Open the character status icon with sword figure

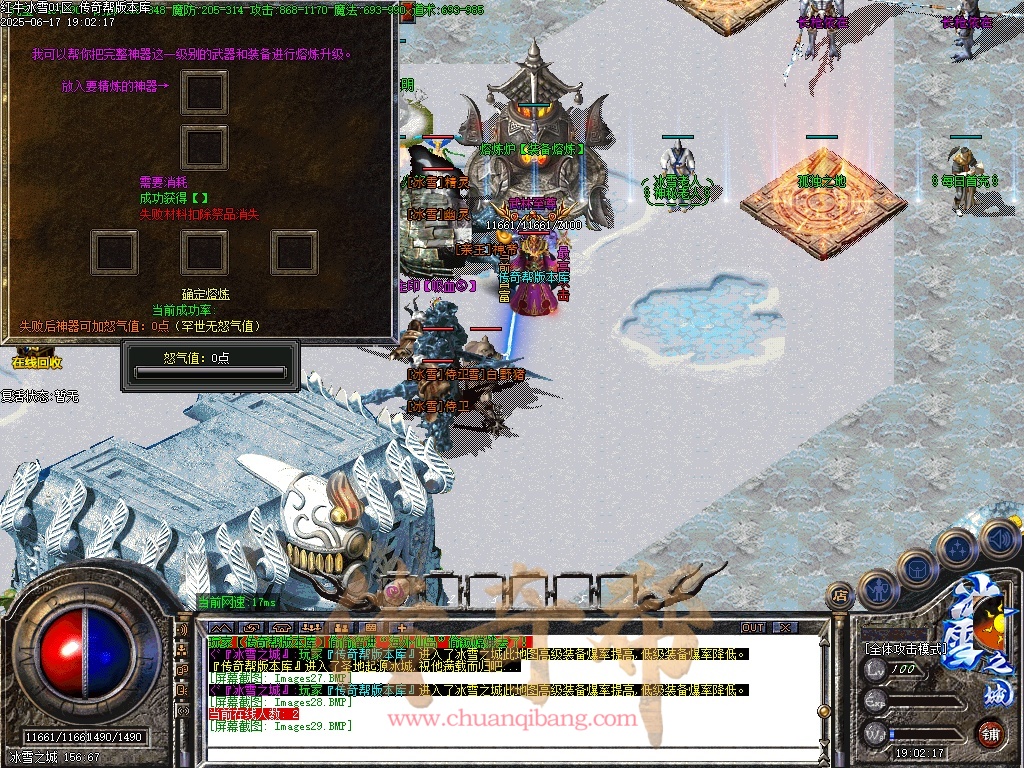click(x=877, y=589)
